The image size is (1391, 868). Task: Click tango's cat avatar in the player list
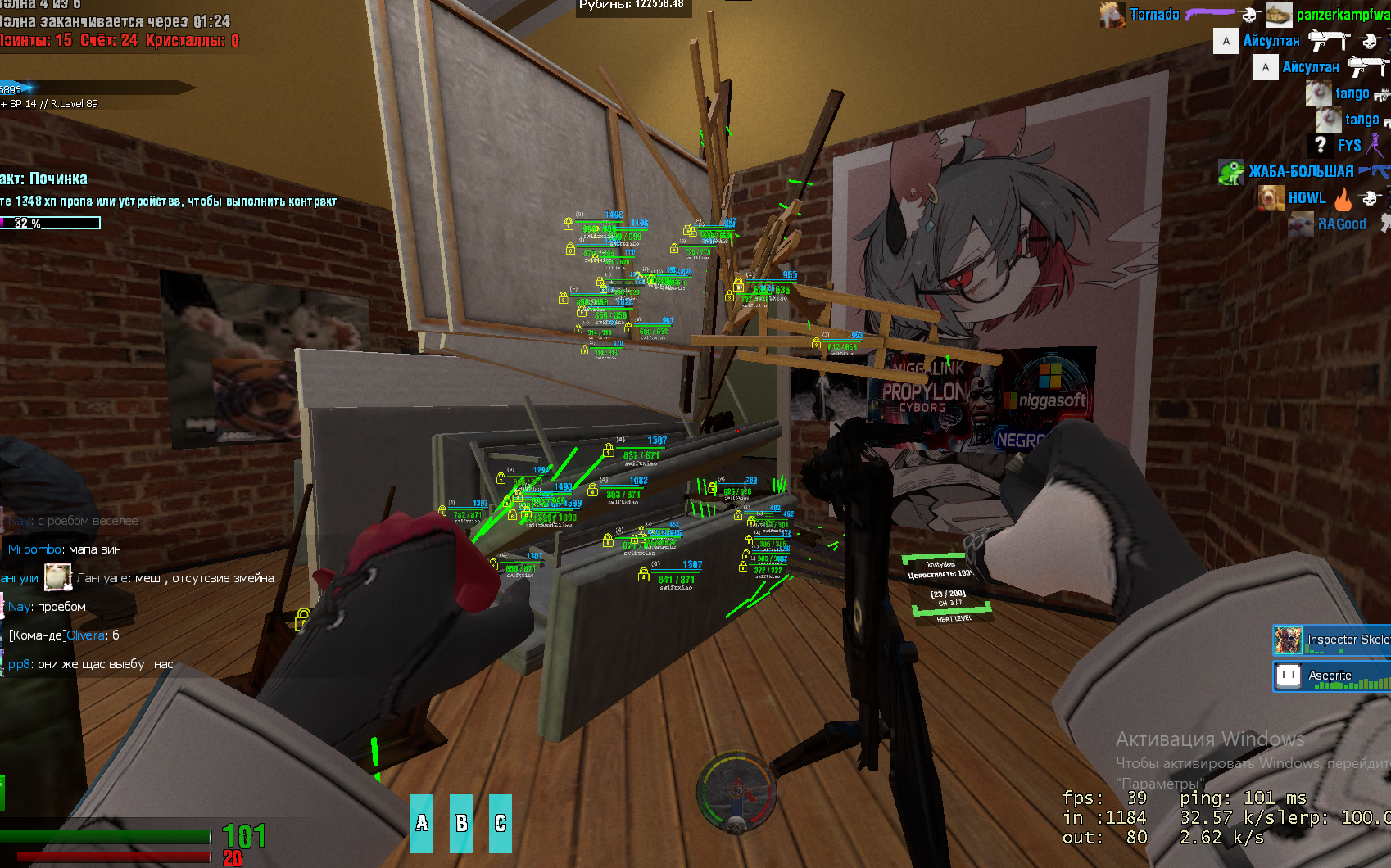(x=1318, y=93)
